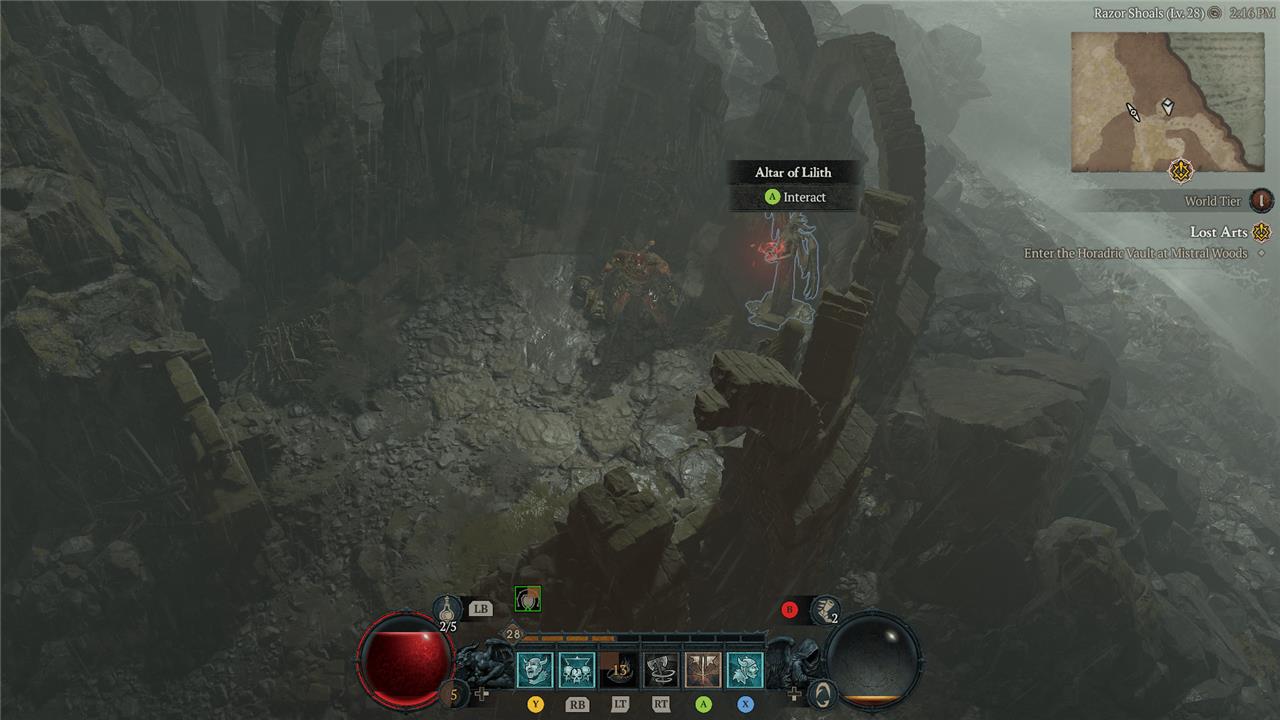Click the level 28 badge
The width and height of the screenshot is (1280, 720).
coord(513,634)
